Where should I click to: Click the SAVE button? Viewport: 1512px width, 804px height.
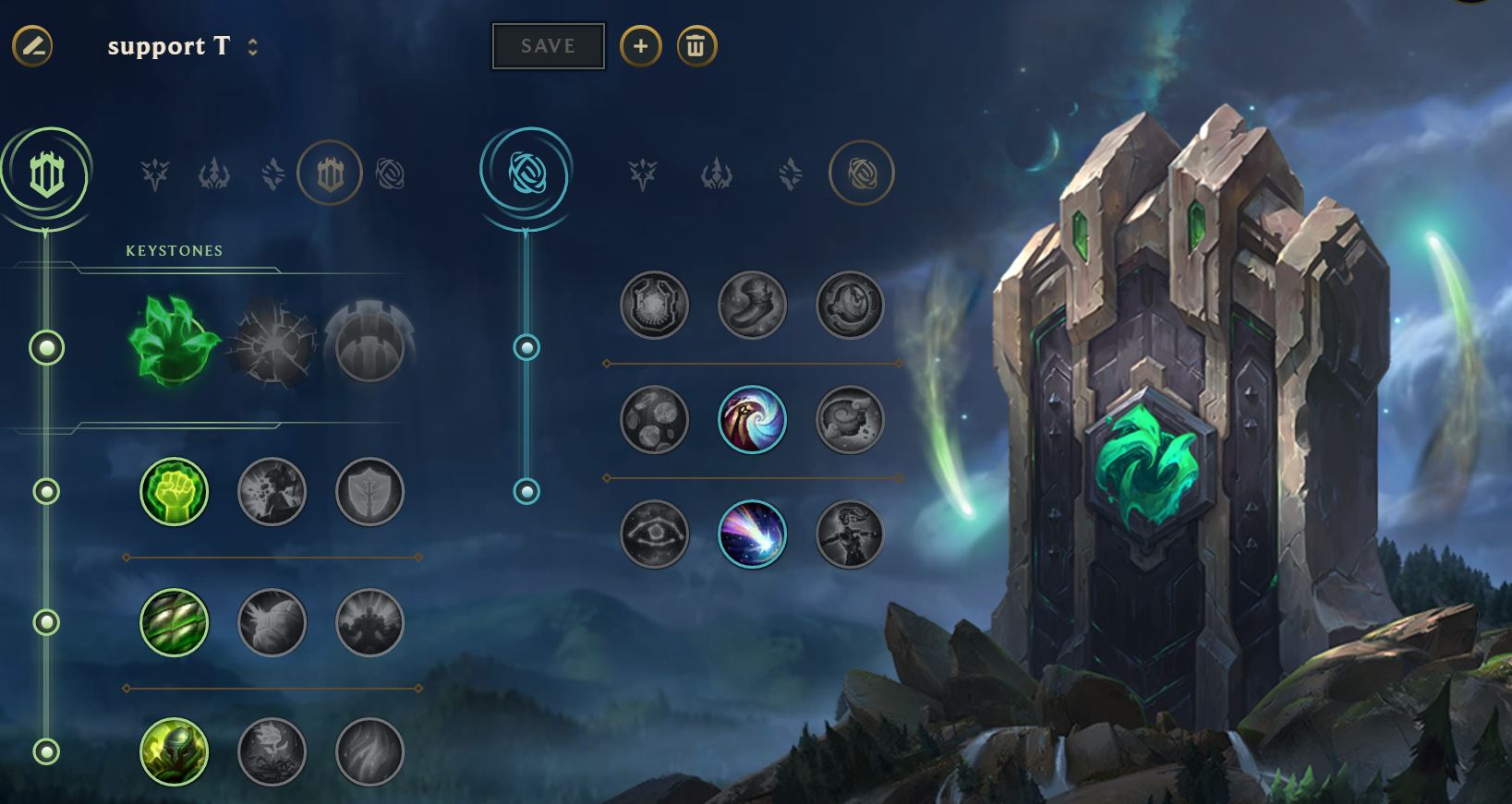[548, 46]
